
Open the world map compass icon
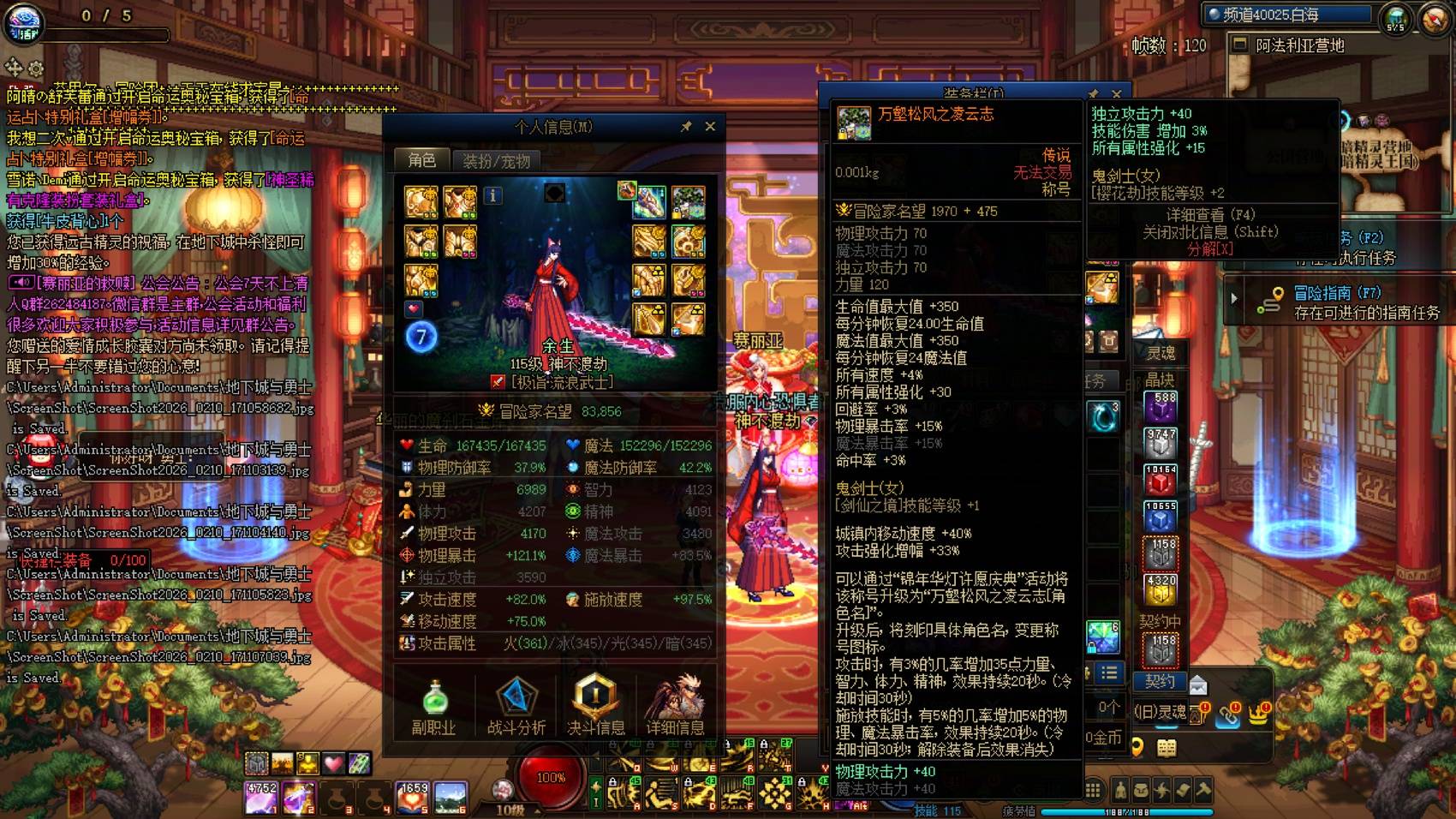(1432, 20)
